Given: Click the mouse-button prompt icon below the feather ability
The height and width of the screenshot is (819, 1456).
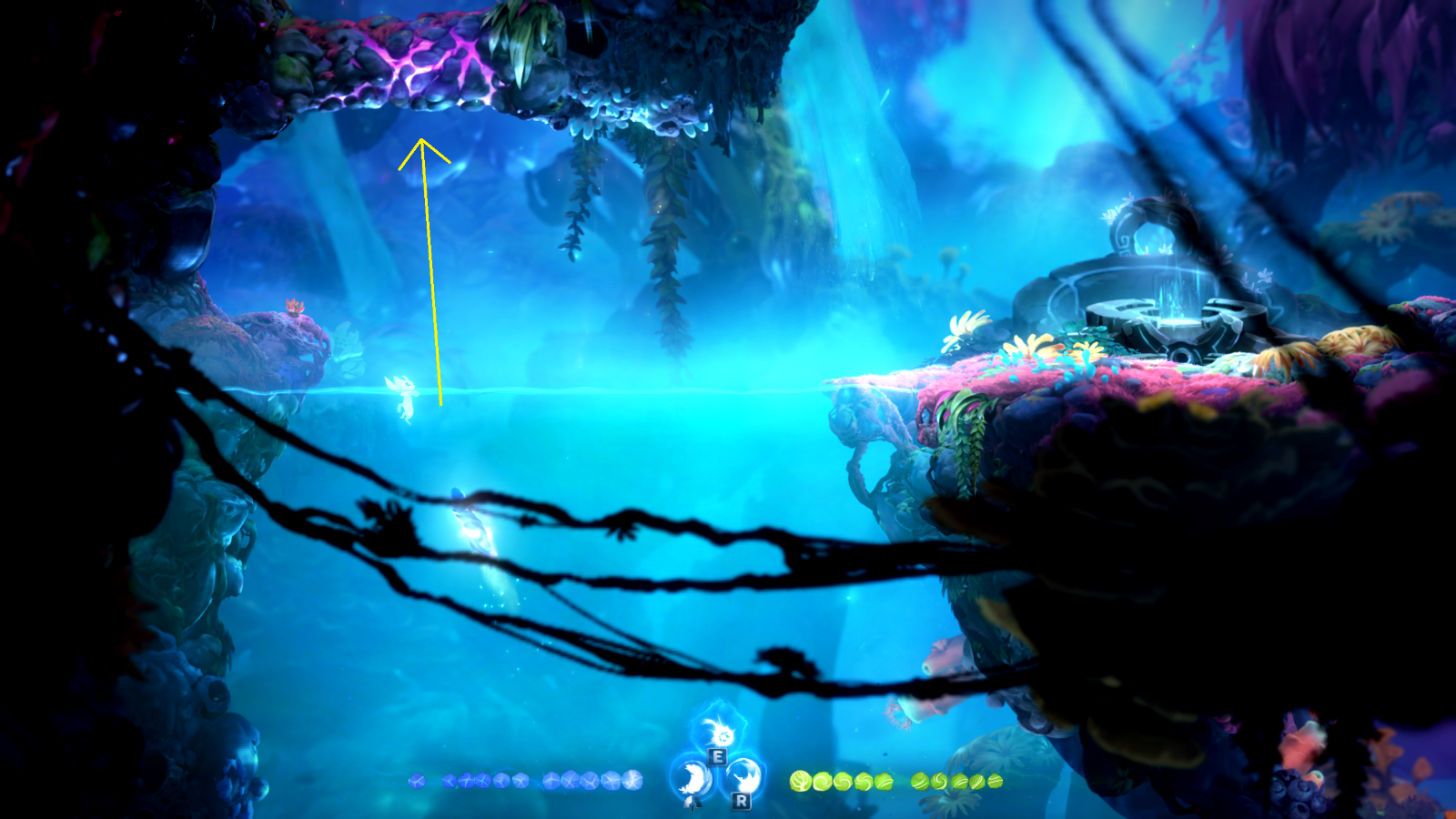Looking at the screenshot, I should point(693,804).
